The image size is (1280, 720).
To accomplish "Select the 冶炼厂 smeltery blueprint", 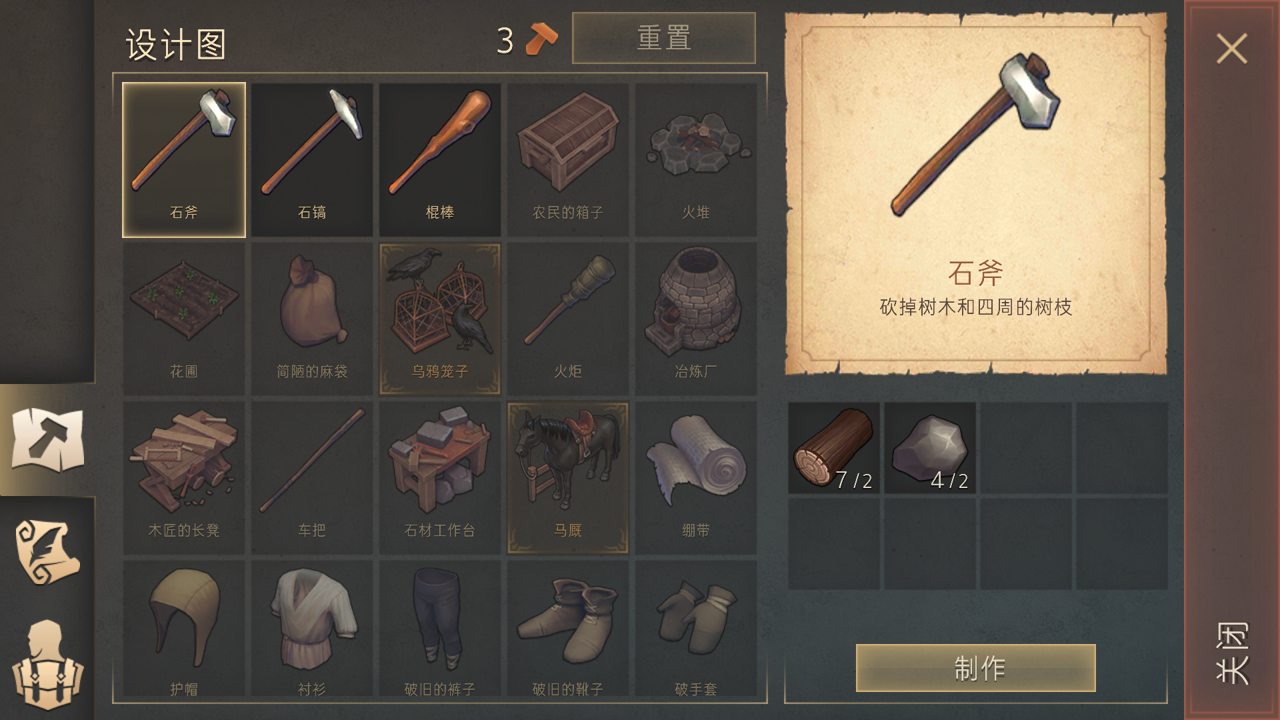I will tap(695, 310).
